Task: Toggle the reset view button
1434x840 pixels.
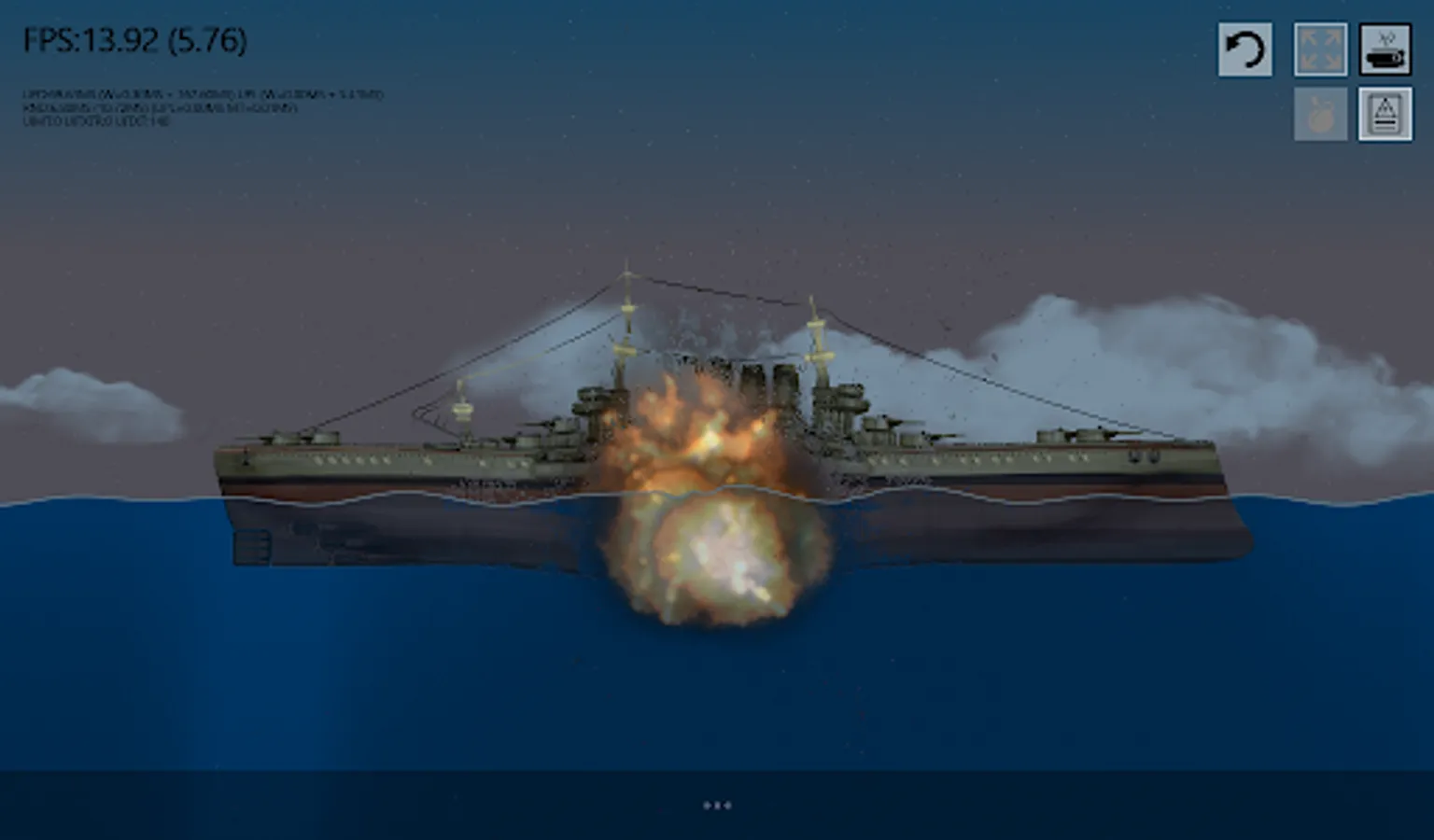Action: point(1245,51)
